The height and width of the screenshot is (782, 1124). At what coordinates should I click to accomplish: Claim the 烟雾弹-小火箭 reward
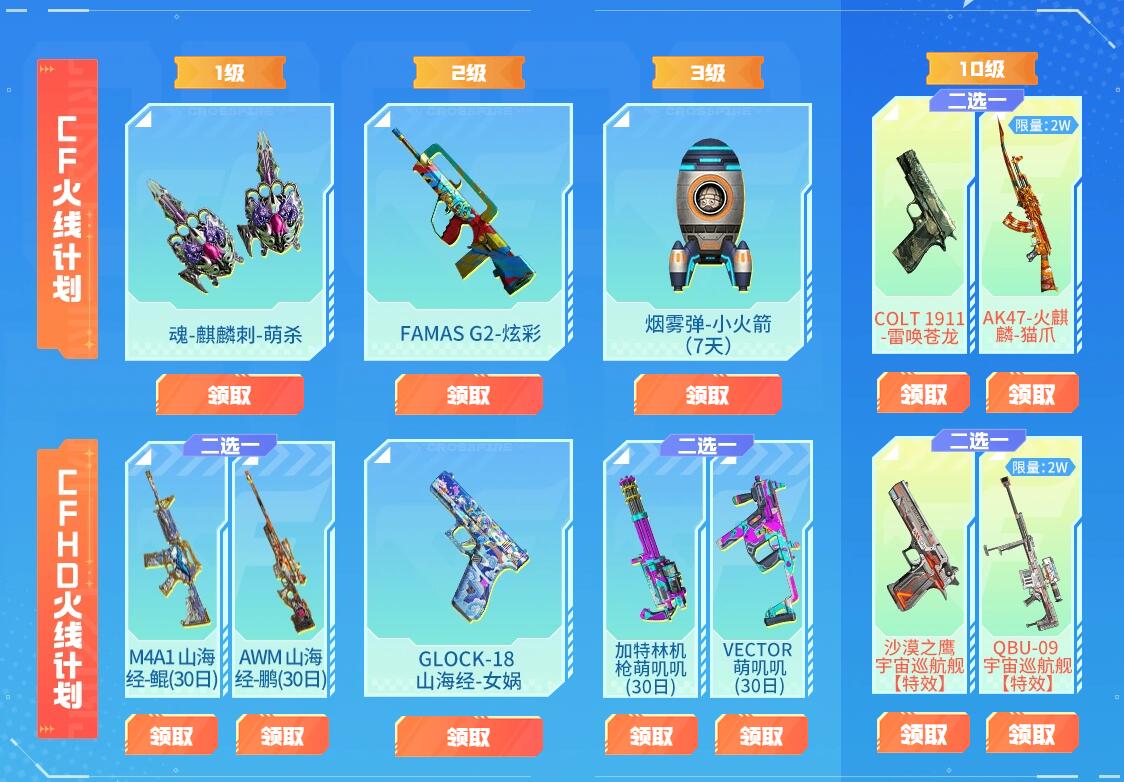708,395
